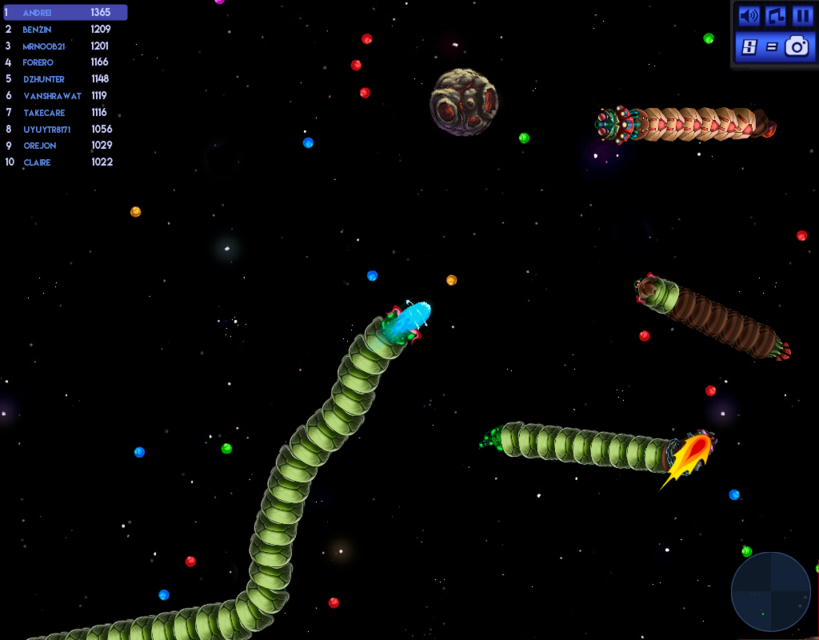Take a screenshot with the camera button
This screenshot has height=640, width=819.
797,46
